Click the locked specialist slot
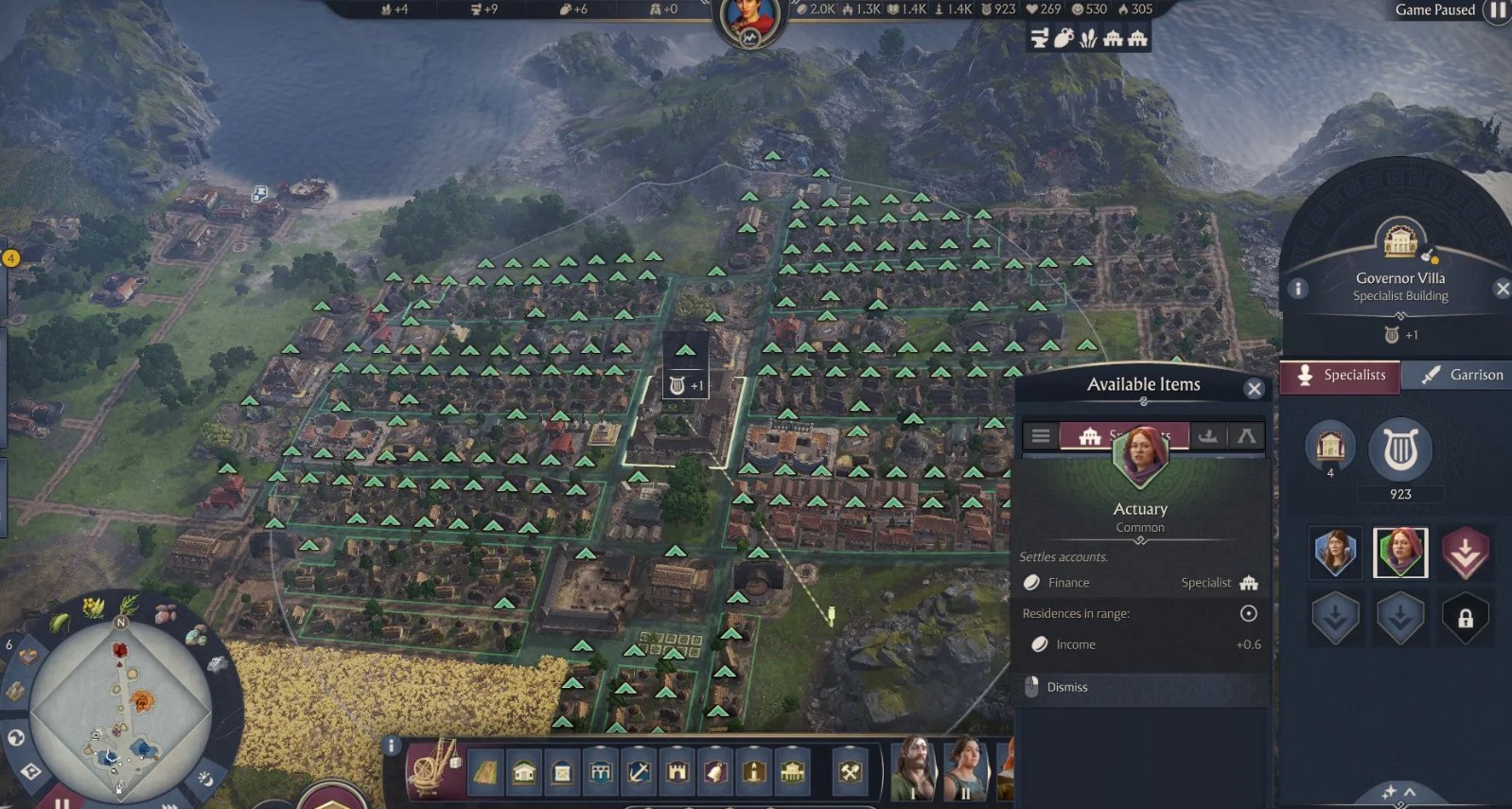Viewport: 1512px width, 809px height. (x=1465, y=619)
